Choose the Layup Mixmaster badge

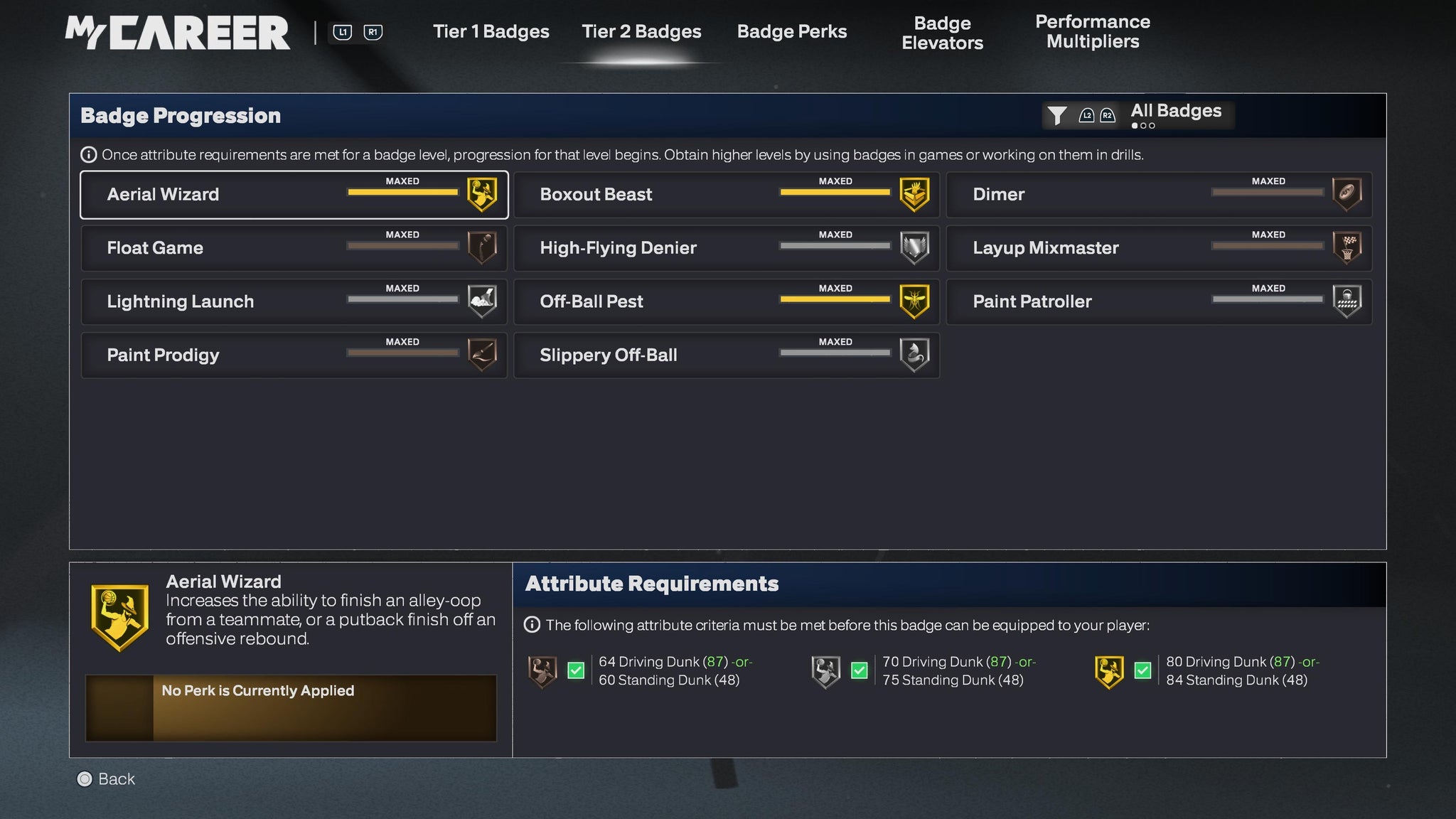click(1159, 248)
